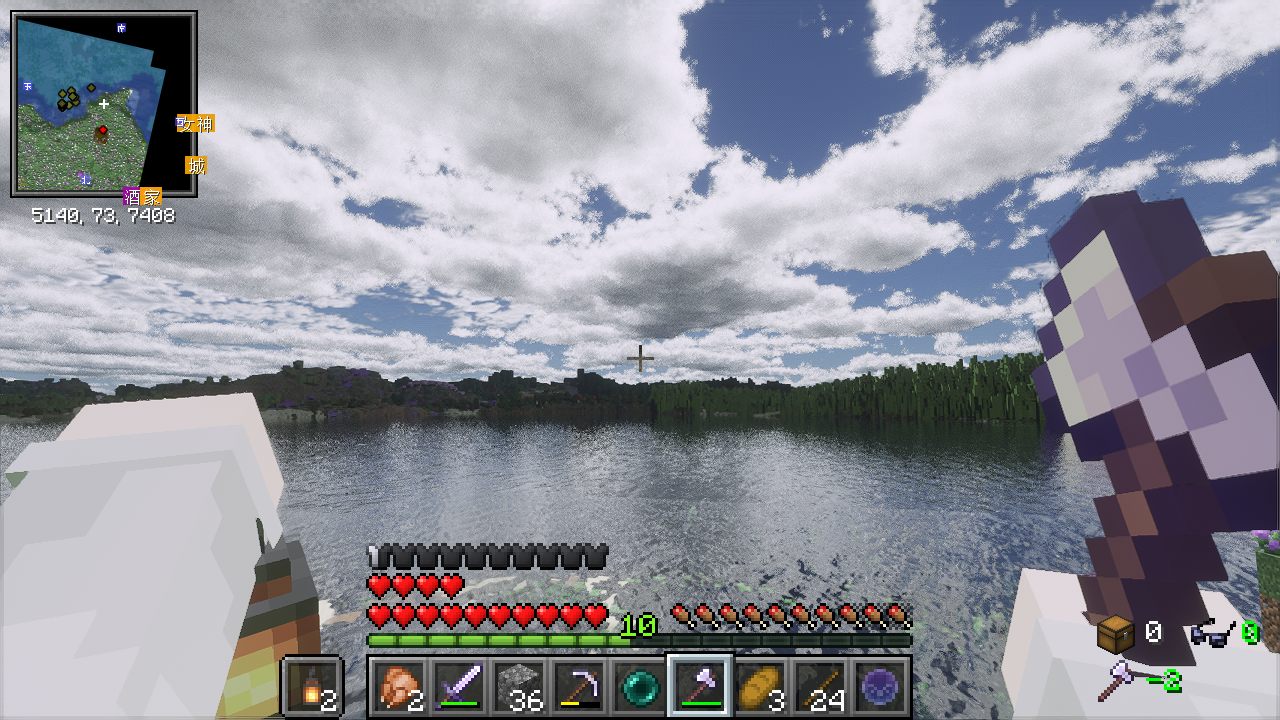This screenshot has height=720, width=1280.
Task: Click the sunglasses icon indicator
Action: point(1211,633)
